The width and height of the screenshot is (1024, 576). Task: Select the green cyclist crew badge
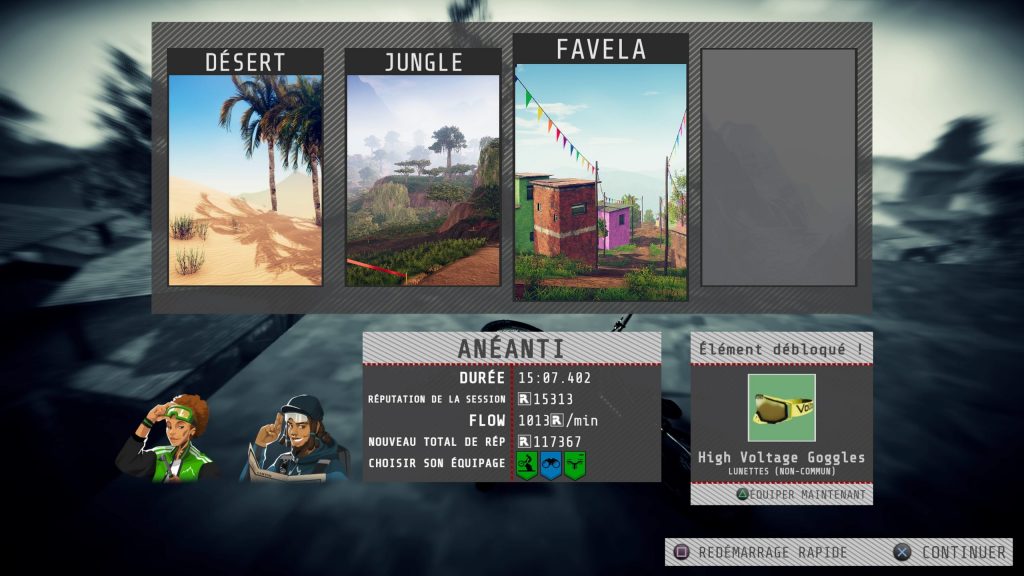click(527, 466)
